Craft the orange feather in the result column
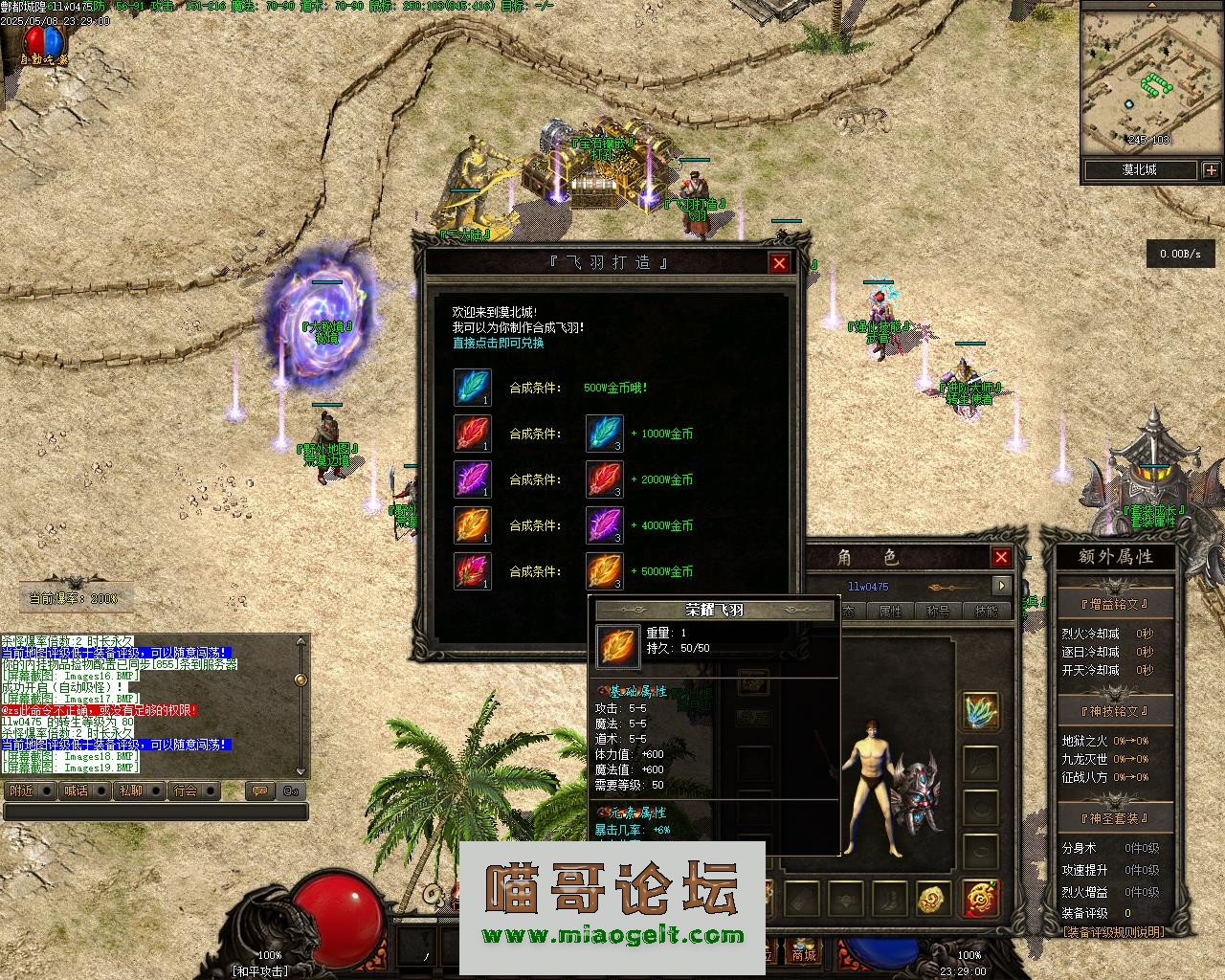 coord(472,525)
